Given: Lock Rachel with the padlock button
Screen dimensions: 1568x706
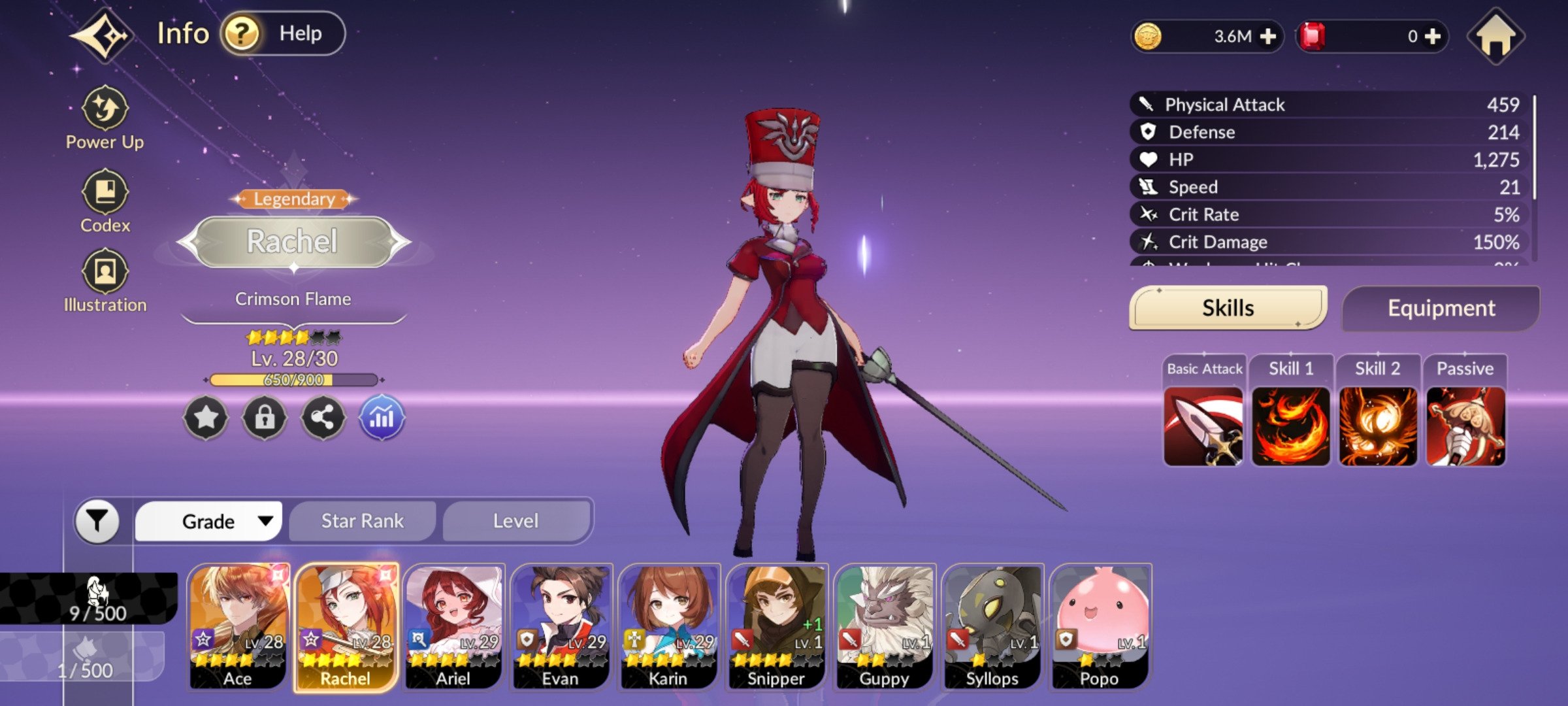Looking at the screenshot, I should coord(265,417).
